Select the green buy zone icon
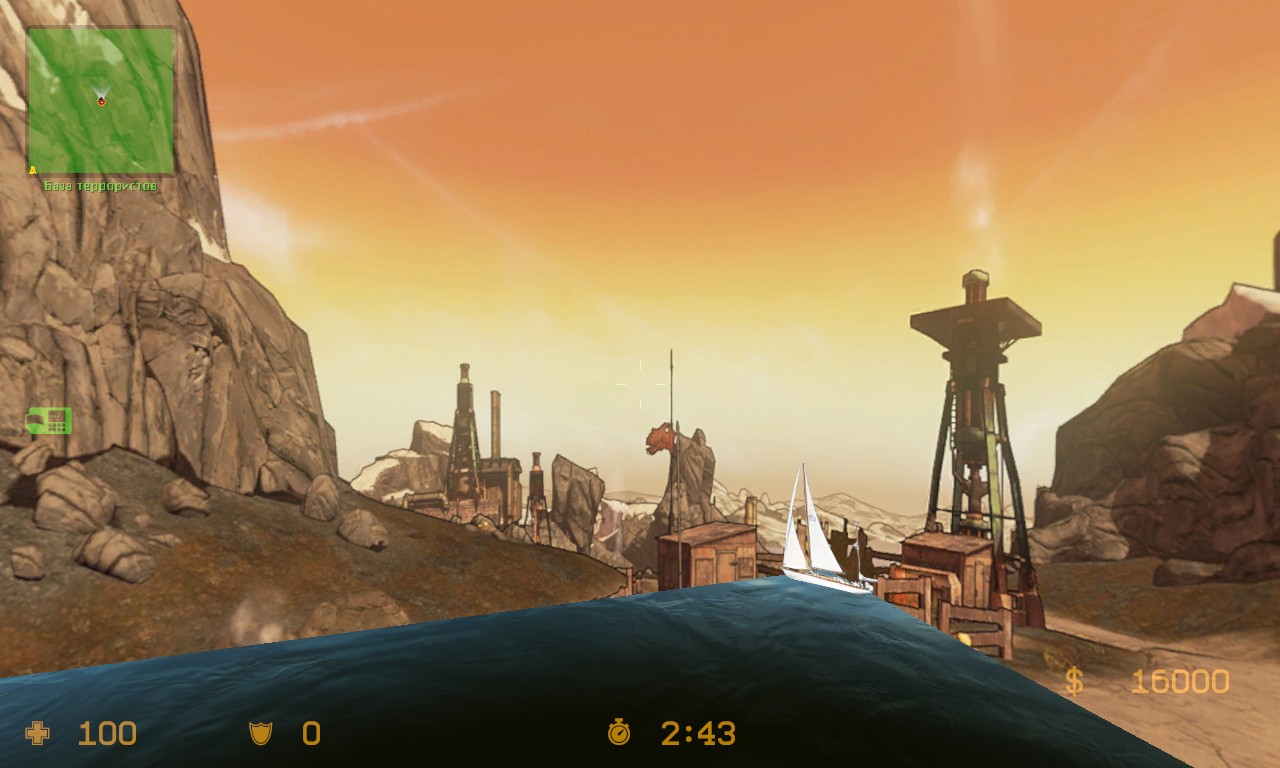 point(48,421)
